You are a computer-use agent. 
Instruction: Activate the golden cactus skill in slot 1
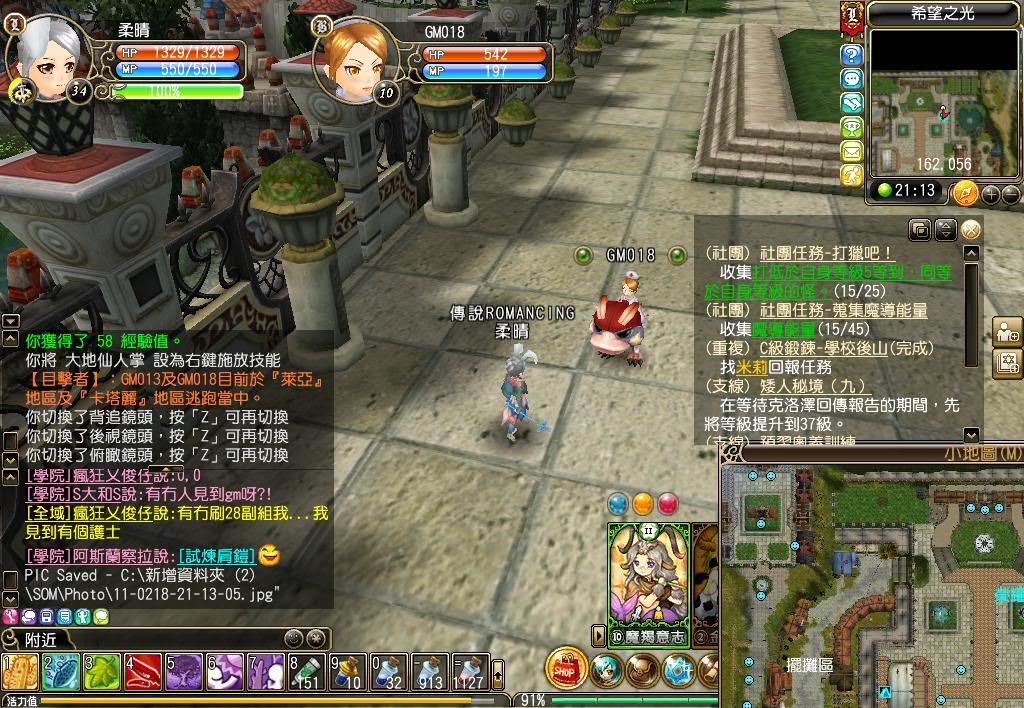(x=21, y=672)
